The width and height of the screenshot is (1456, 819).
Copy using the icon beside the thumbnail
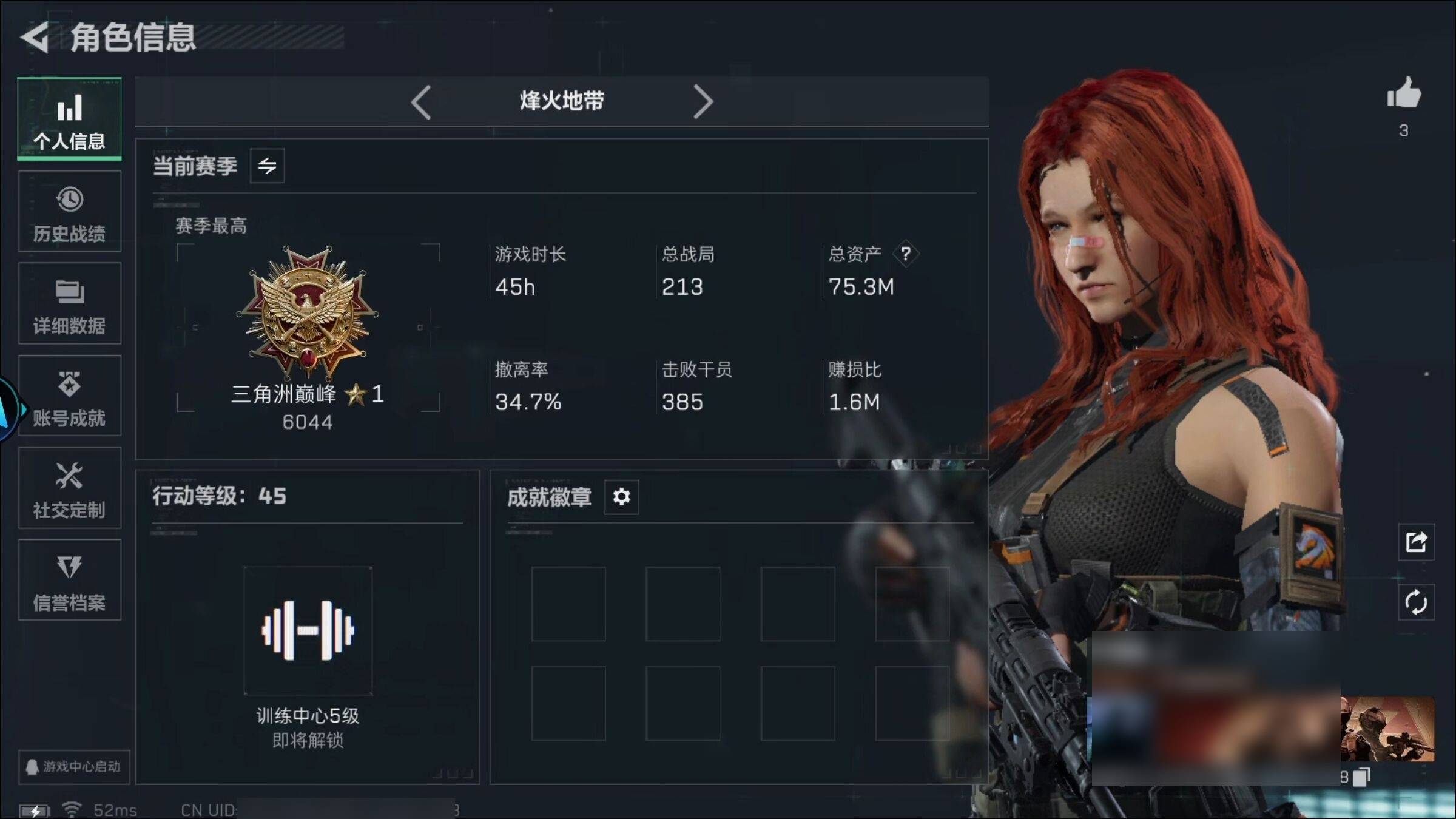point(1363,777)
